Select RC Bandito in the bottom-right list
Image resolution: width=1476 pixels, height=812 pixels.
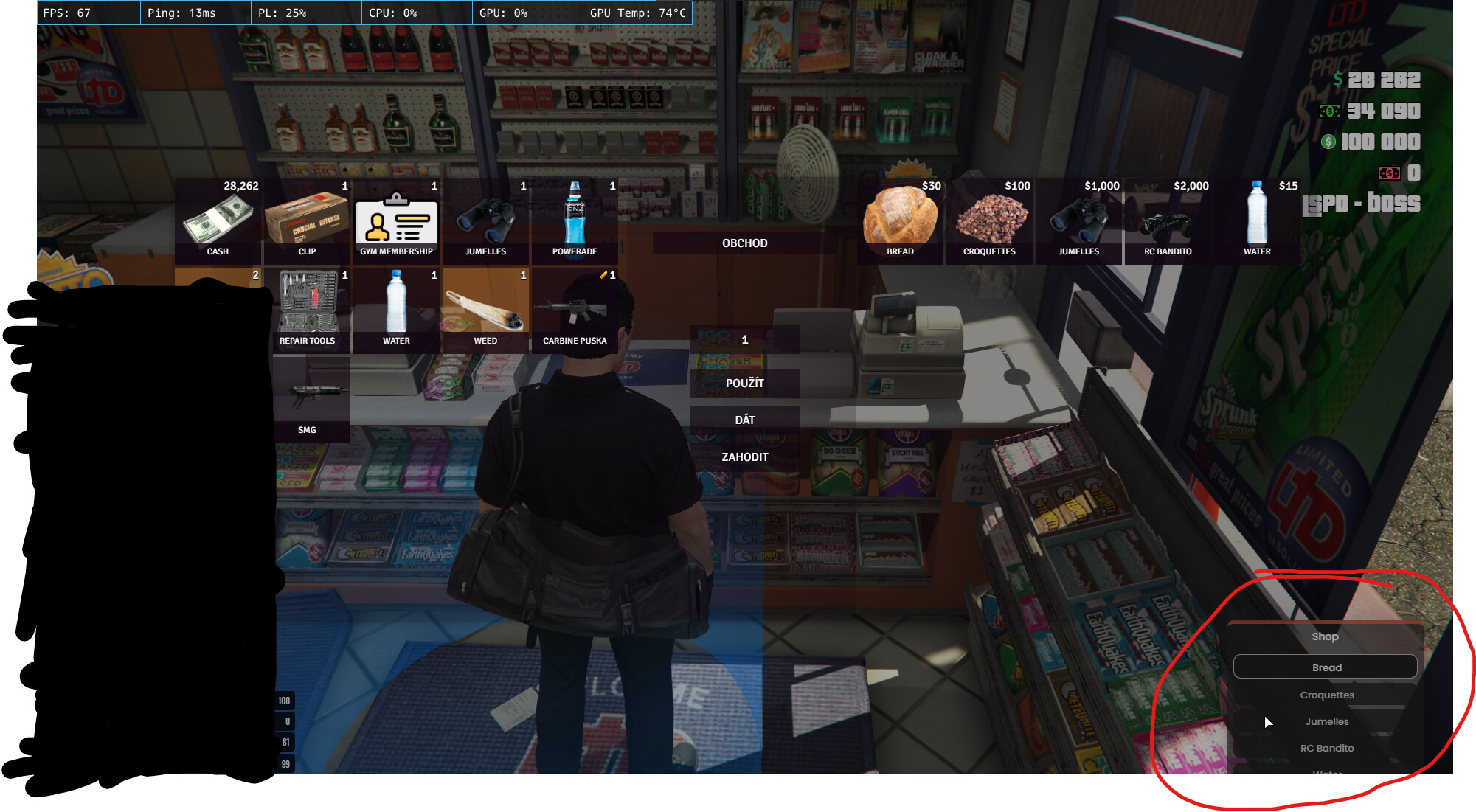(x=1327, y=747)
